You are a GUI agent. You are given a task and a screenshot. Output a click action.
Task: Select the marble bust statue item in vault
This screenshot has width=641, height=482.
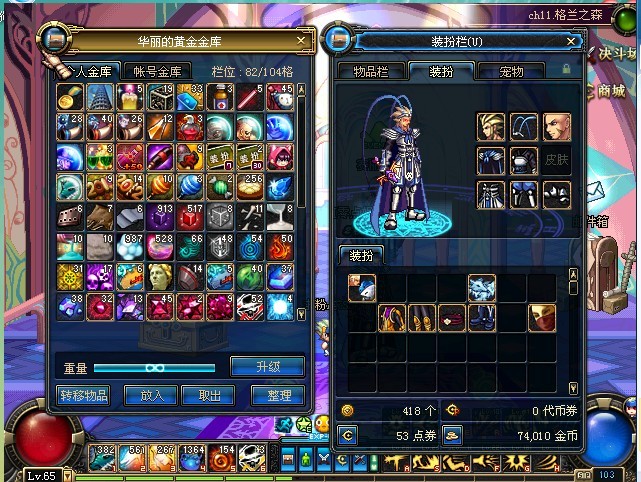pos(160,277)
